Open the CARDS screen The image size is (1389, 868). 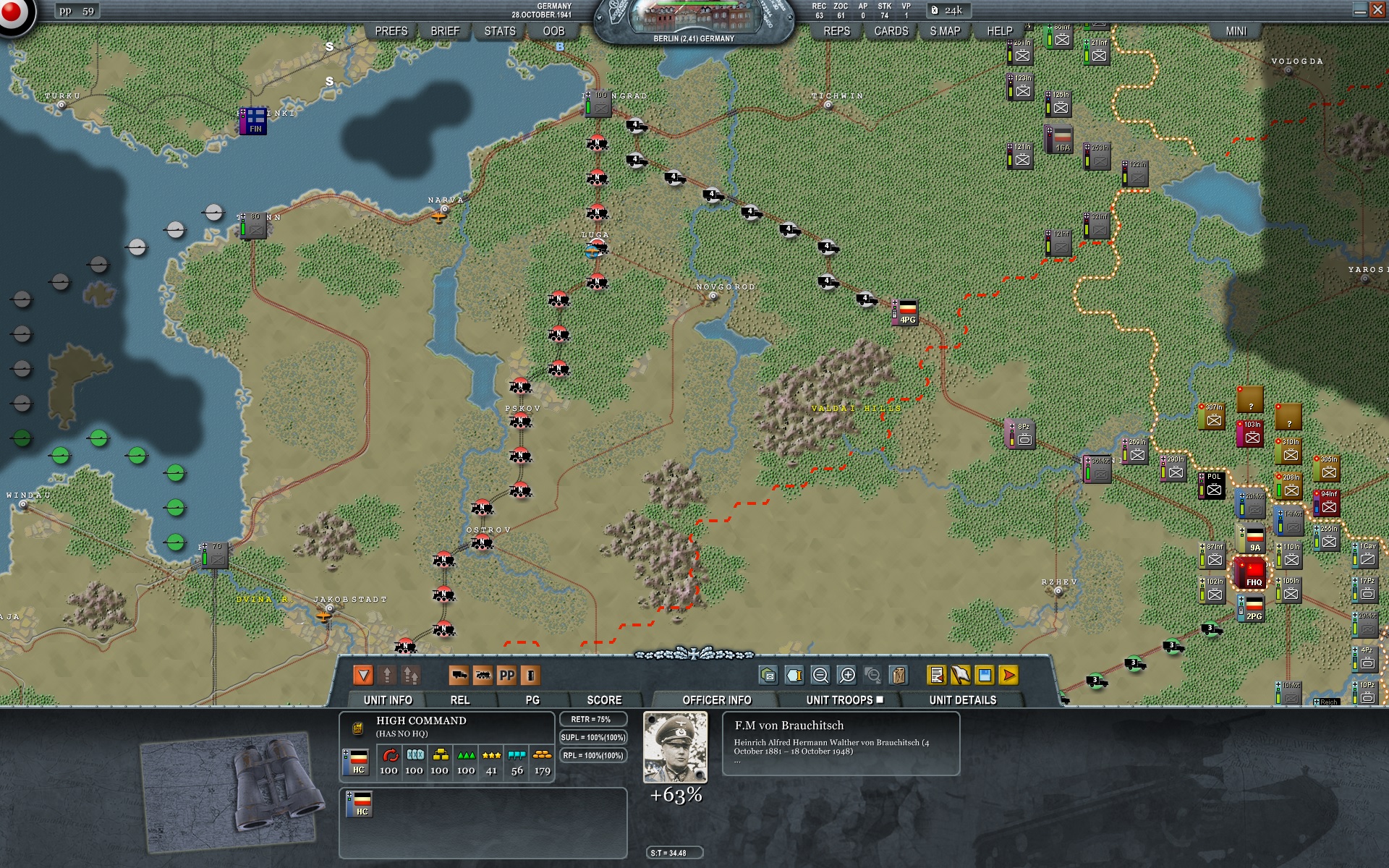click(891, 31)
